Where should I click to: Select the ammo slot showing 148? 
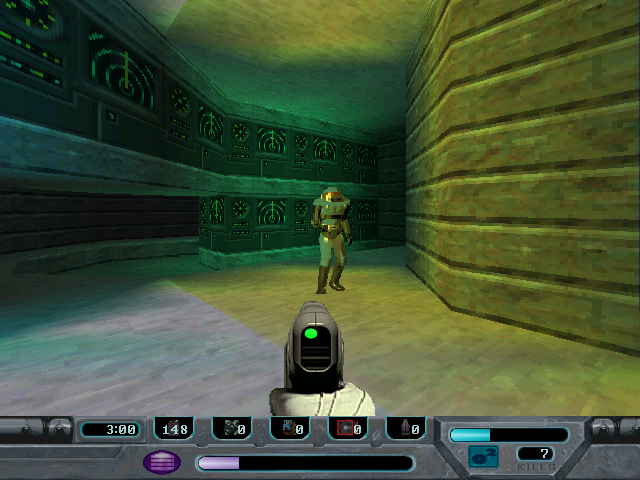pos(174,429)
